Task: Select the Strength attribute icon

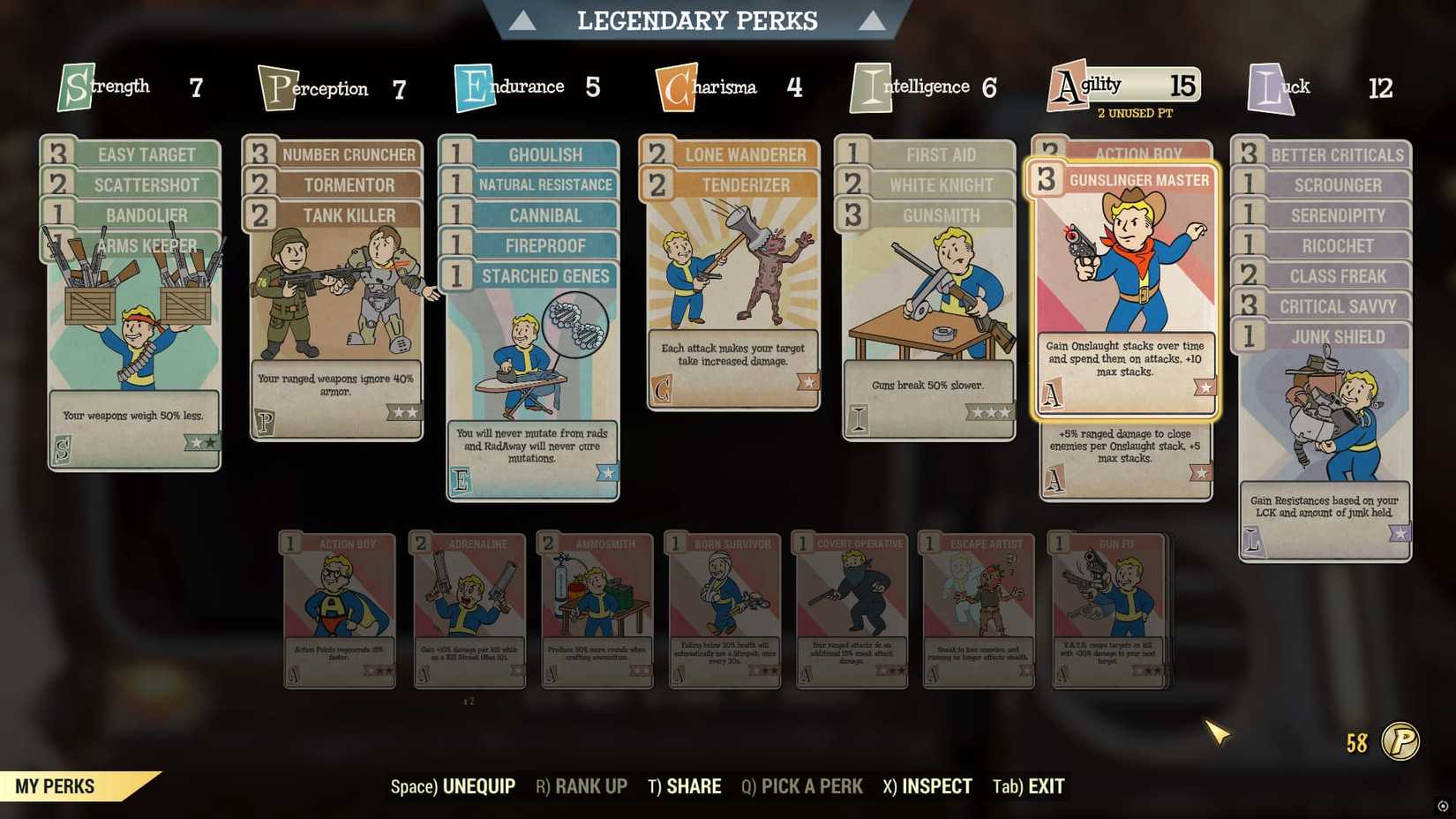Action: [x=75, y=86]
